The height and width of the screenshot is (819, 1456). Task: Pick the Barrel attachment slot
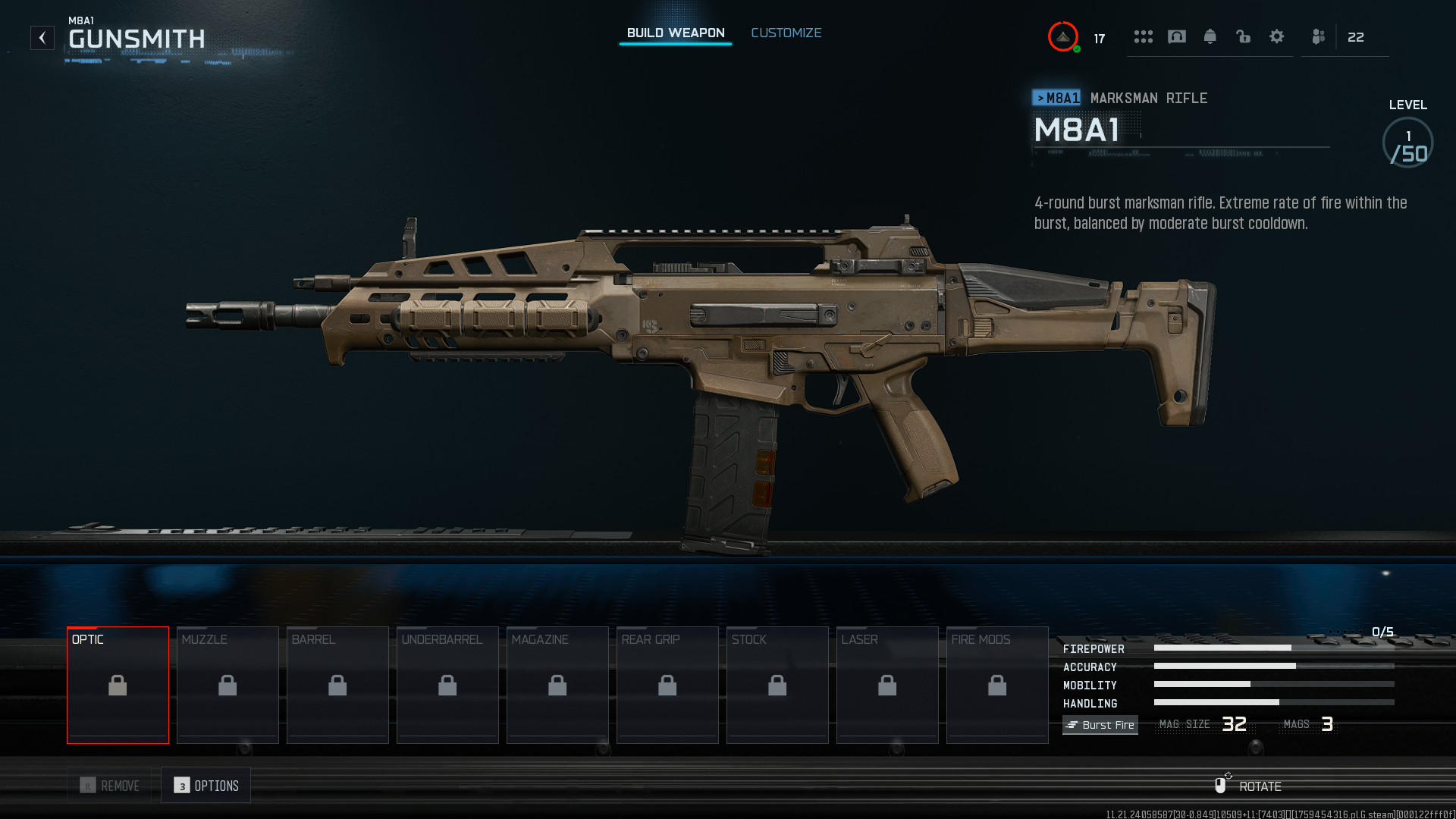337,685
